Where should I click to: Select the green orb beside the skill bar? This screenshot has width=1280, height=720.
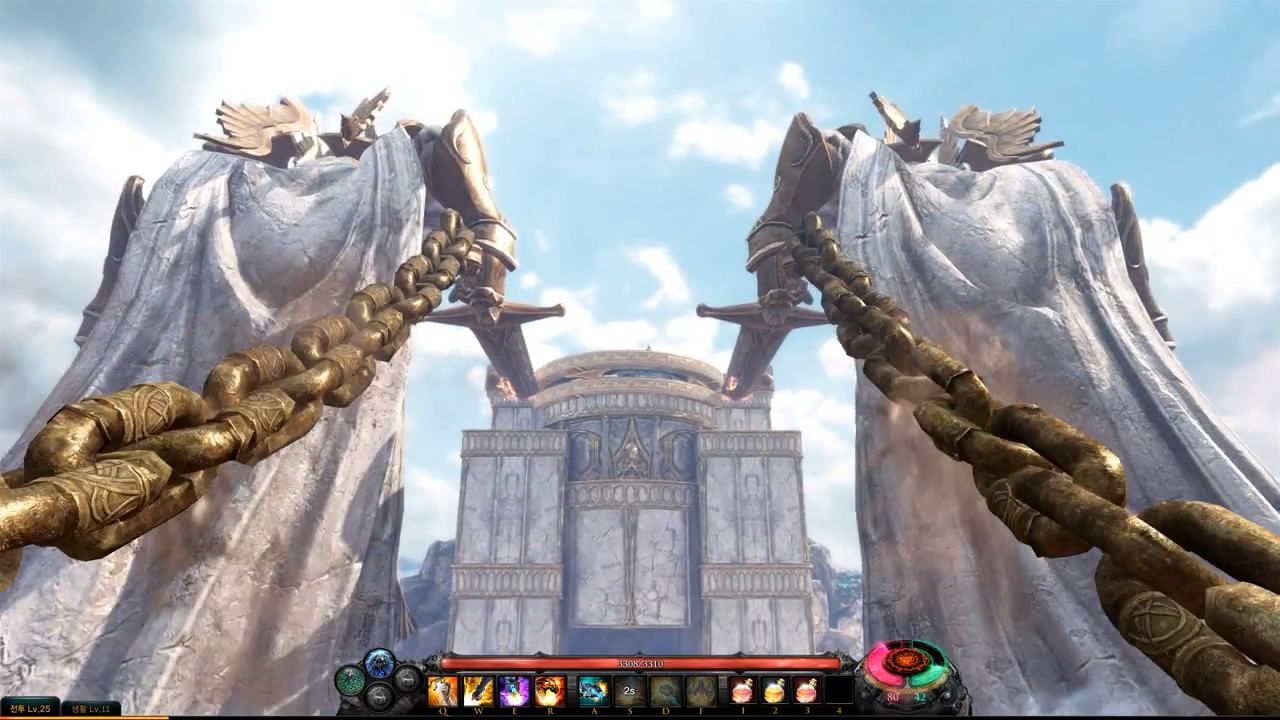[x=350, y=680]
